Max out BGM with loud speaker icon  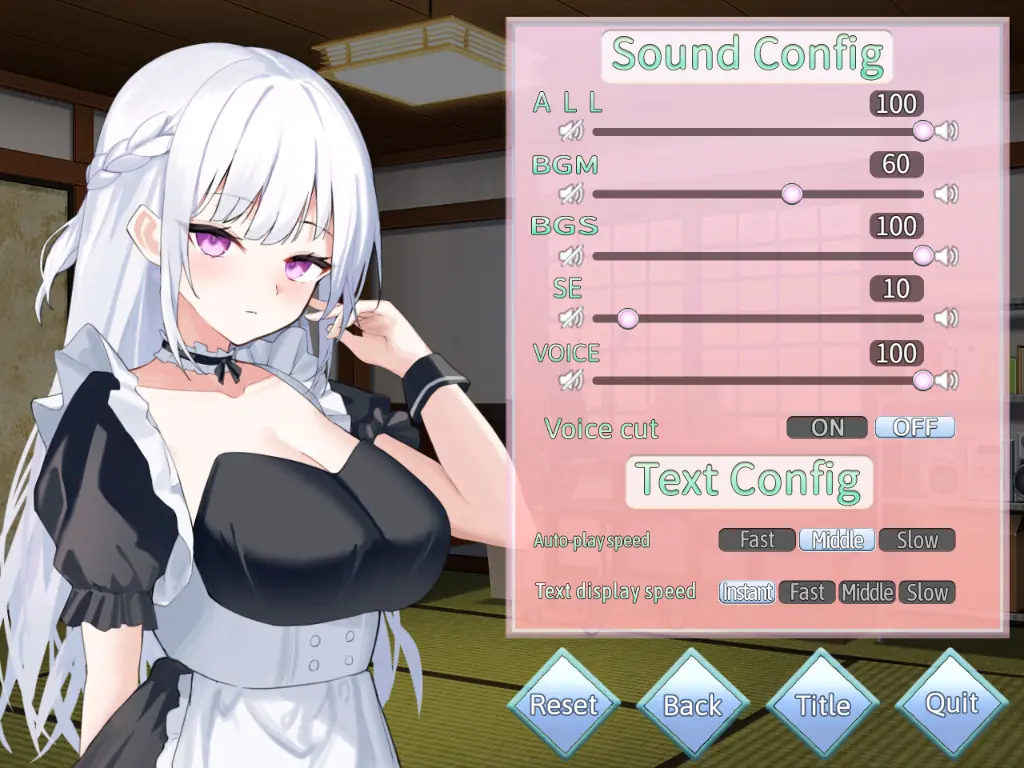[946, 194]
